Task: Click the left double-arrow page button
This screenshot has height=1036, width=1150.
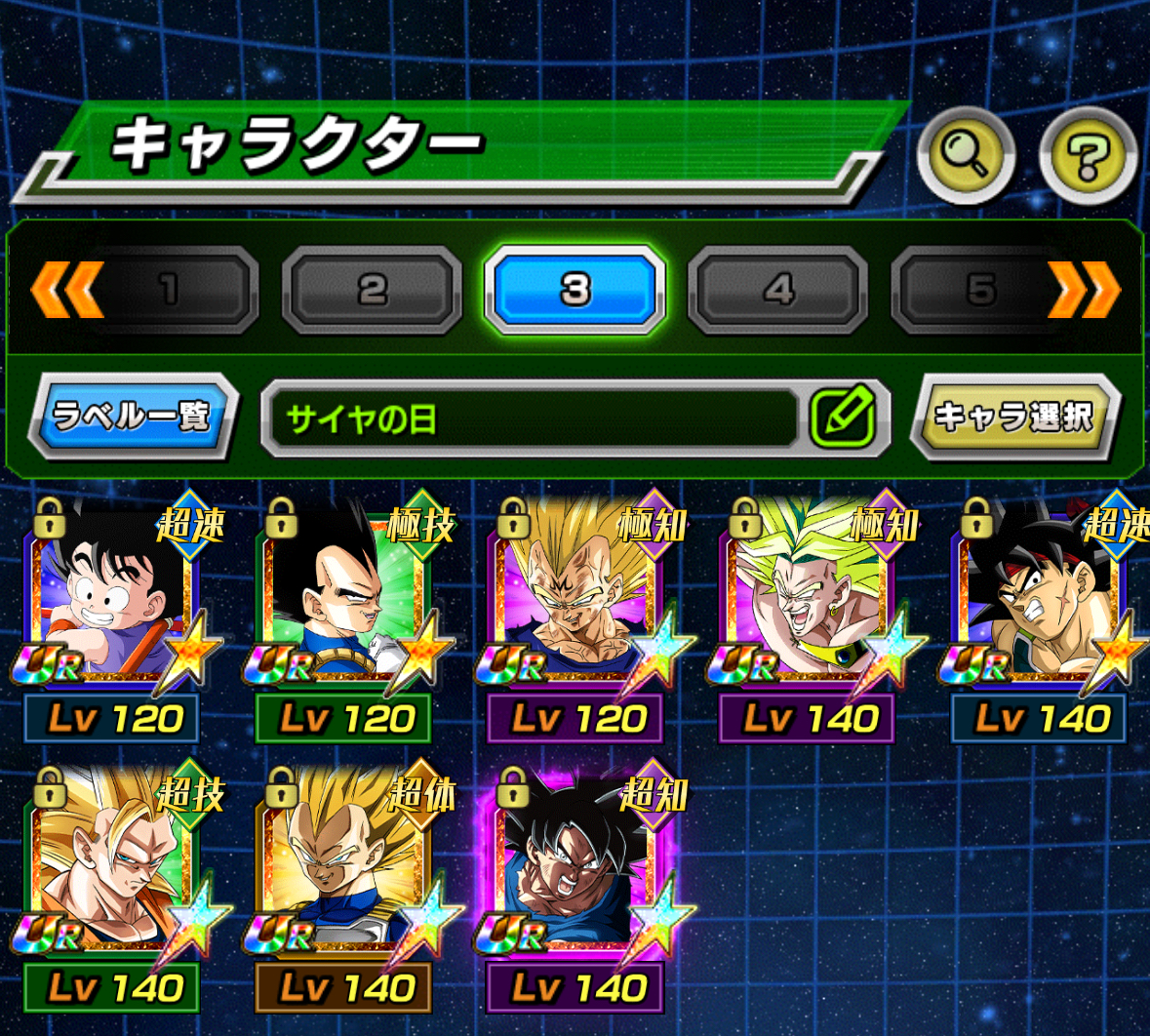Action: [66, 290]
